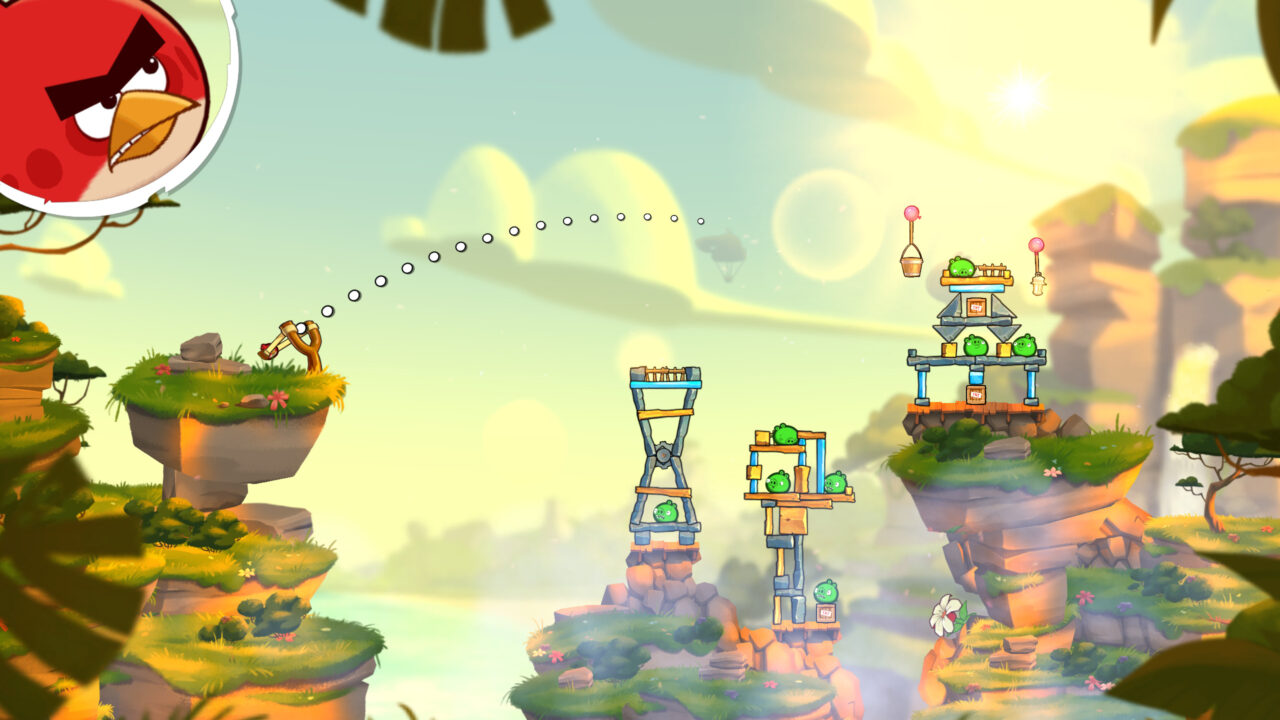Click the pig sleeping atop the right tower
This screenshot has height=720, width=1280.
point(959,267)
